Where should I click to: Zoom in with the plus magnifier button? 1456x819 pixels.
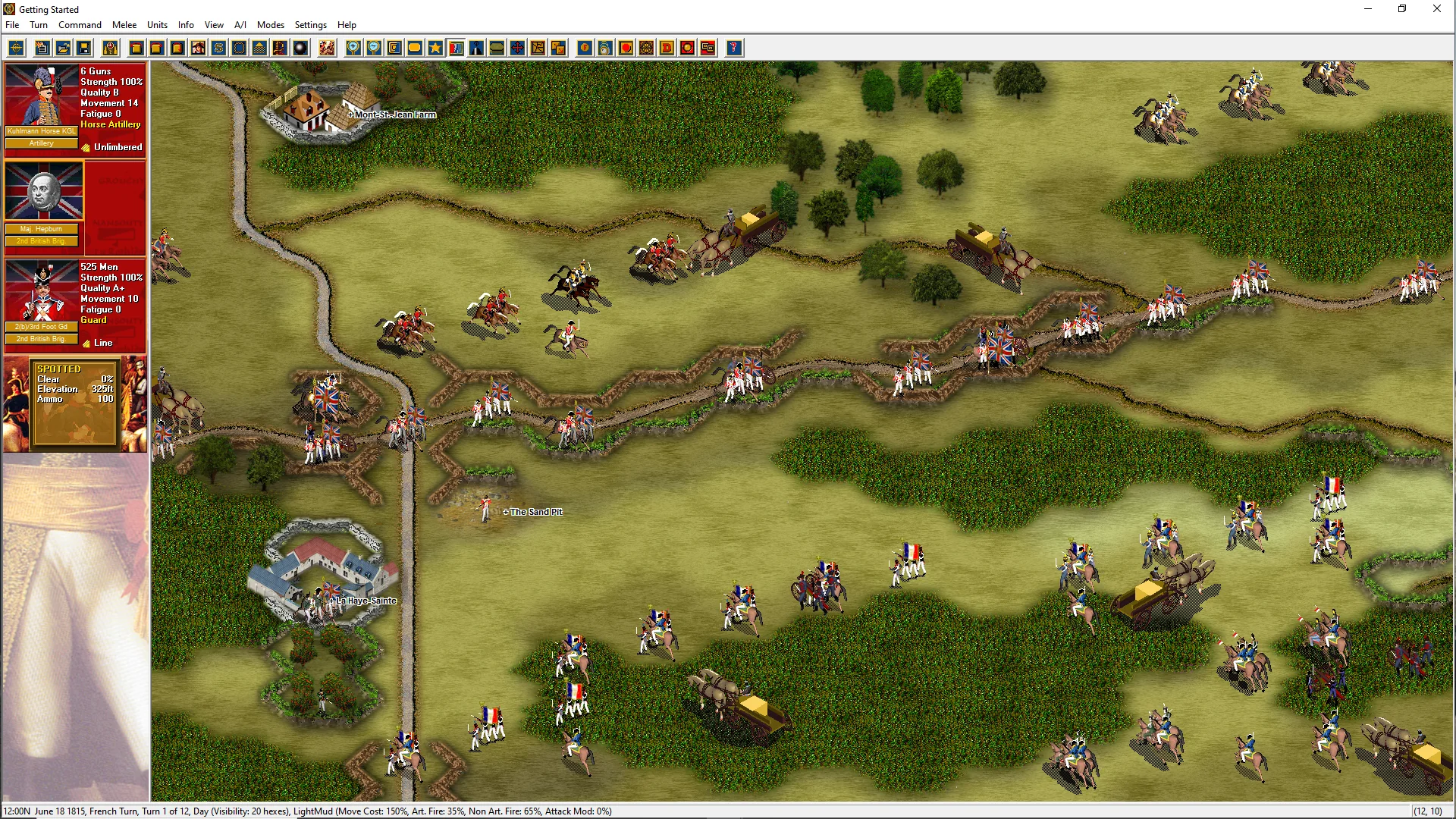353,49
